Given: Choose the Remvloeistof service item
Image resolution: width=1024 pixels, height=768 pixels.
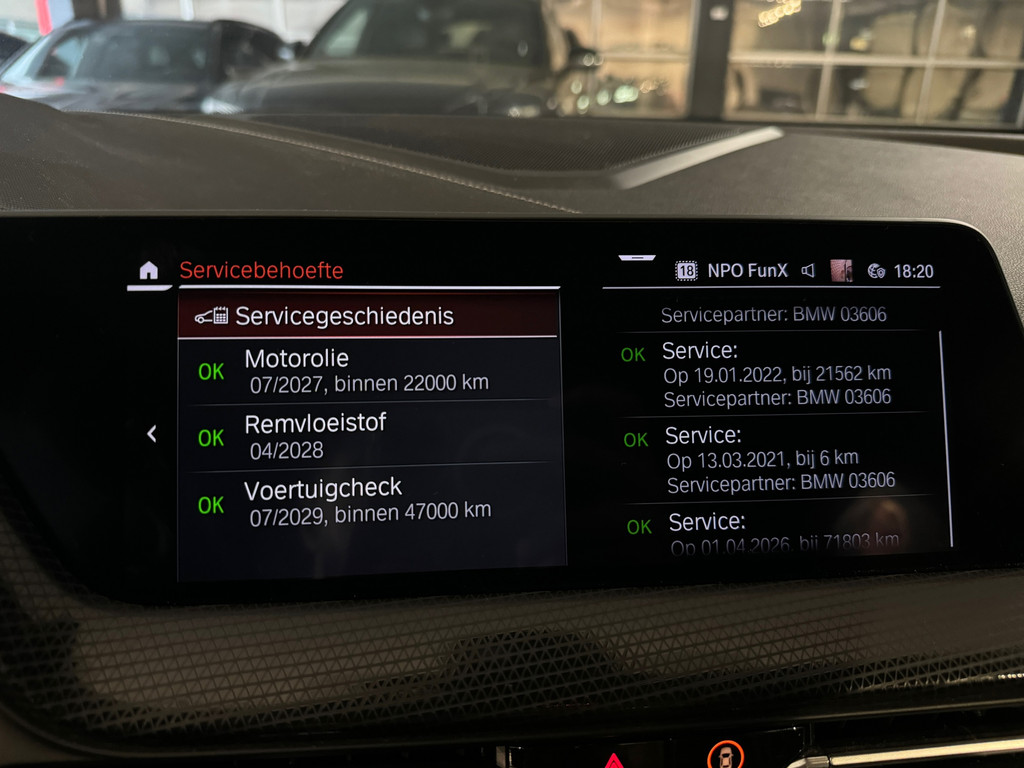Looking at the screenshot, I should [x=367, y=435].
